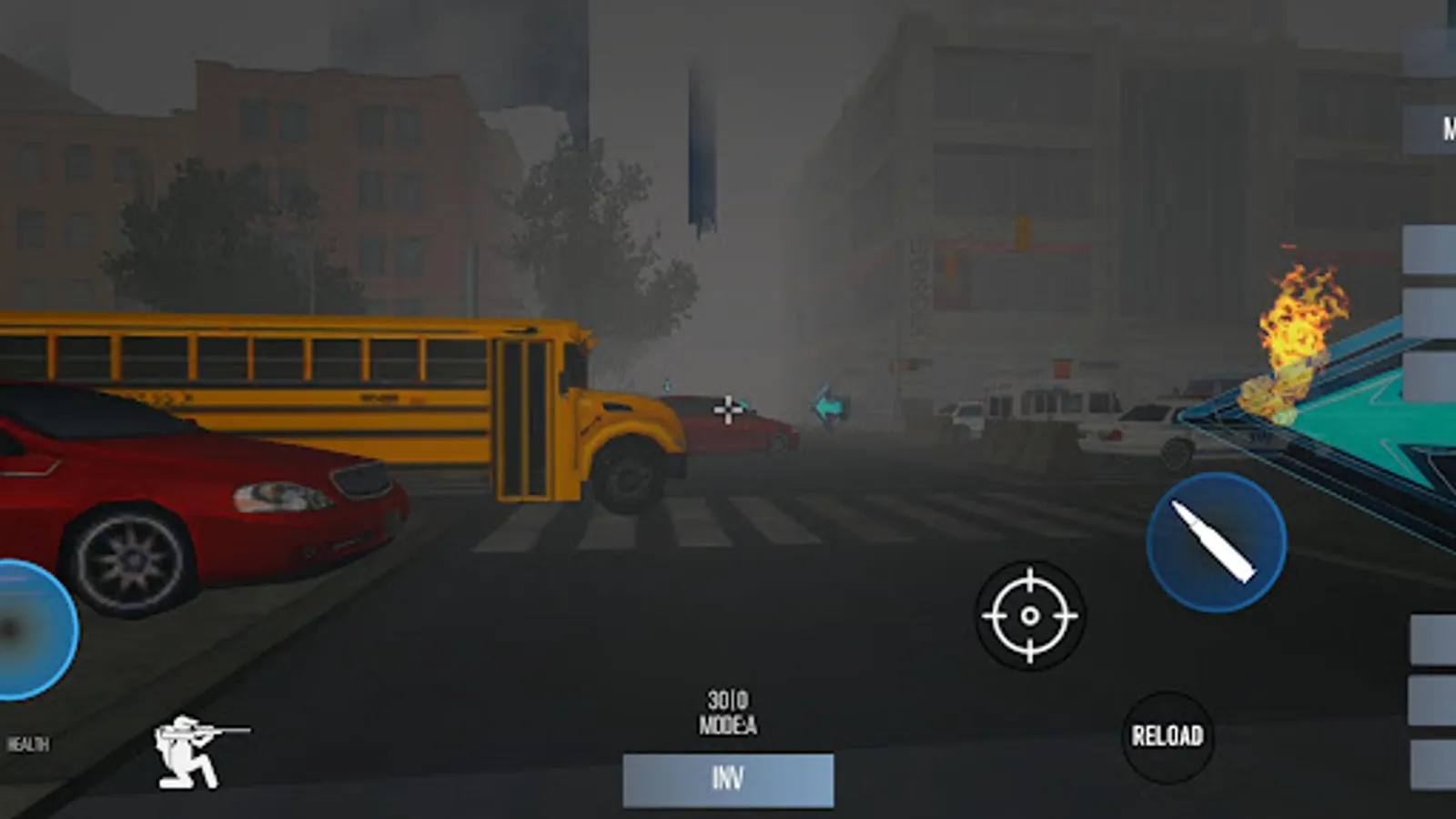Tap the crosshair marker at screen center
The height and width of the screenshot is (819, 1456).
[x=728, y=409]
